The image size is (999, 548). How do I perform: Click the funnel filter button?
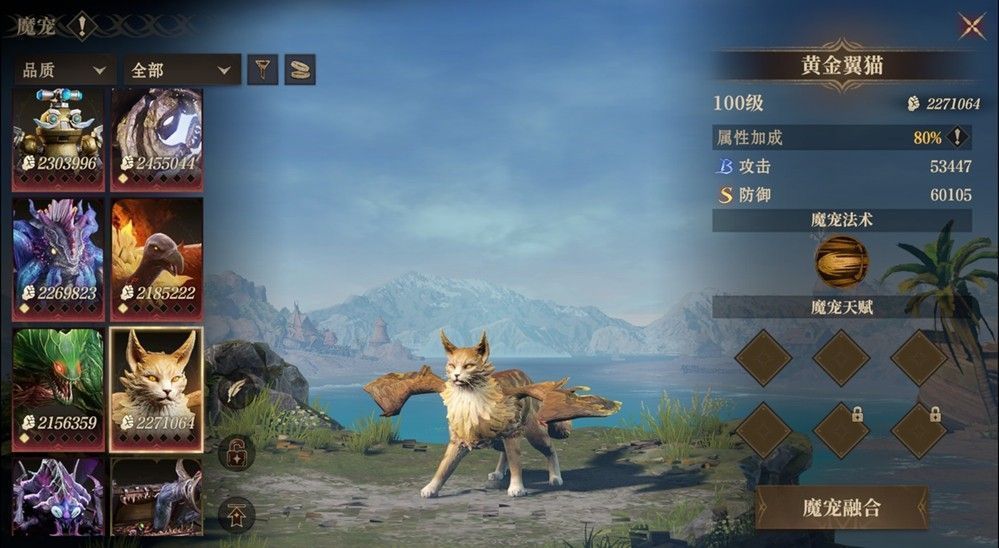pos(262,69)
